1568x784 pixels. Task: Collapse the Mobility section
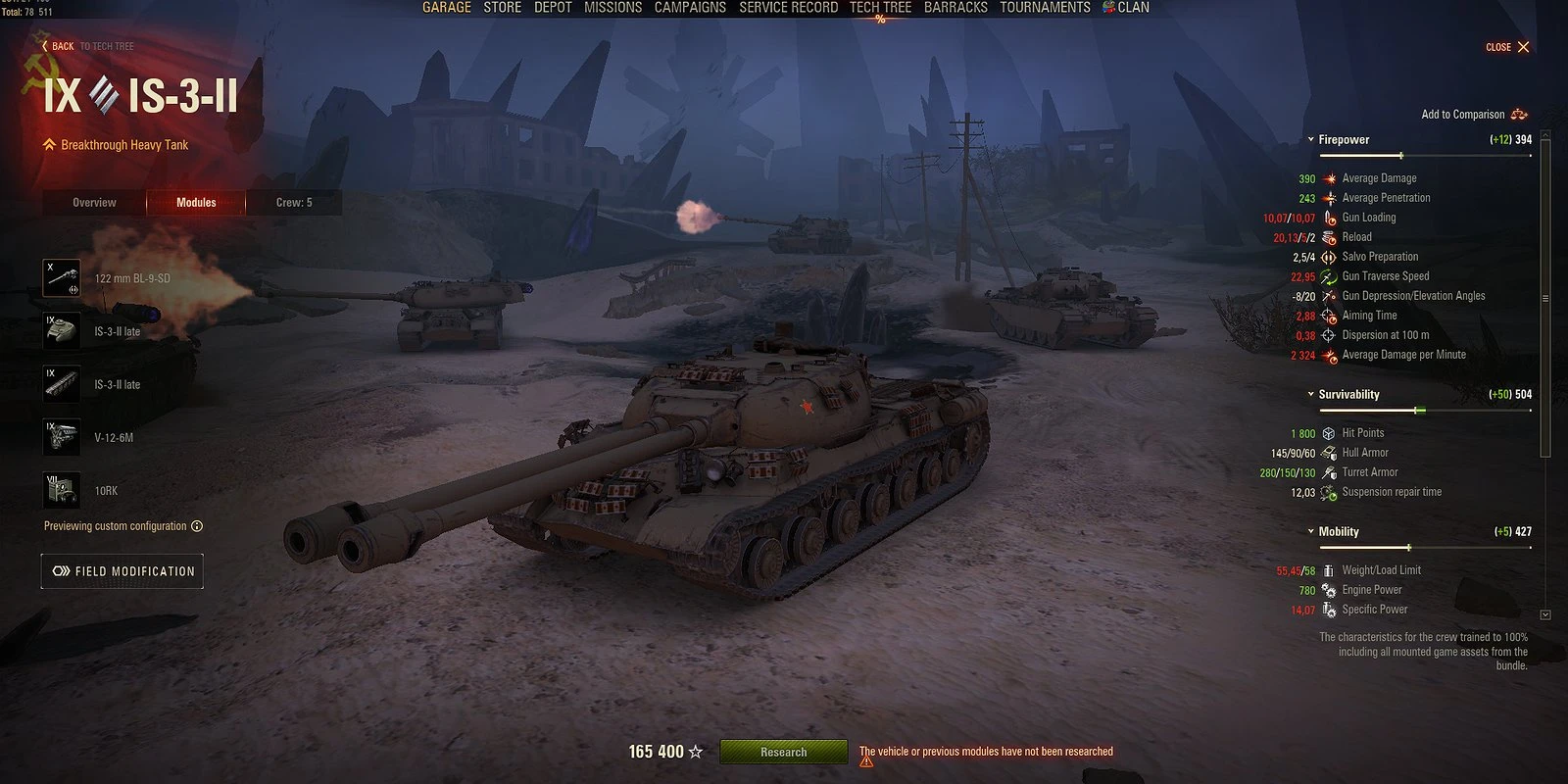[x=1310, y=531]
